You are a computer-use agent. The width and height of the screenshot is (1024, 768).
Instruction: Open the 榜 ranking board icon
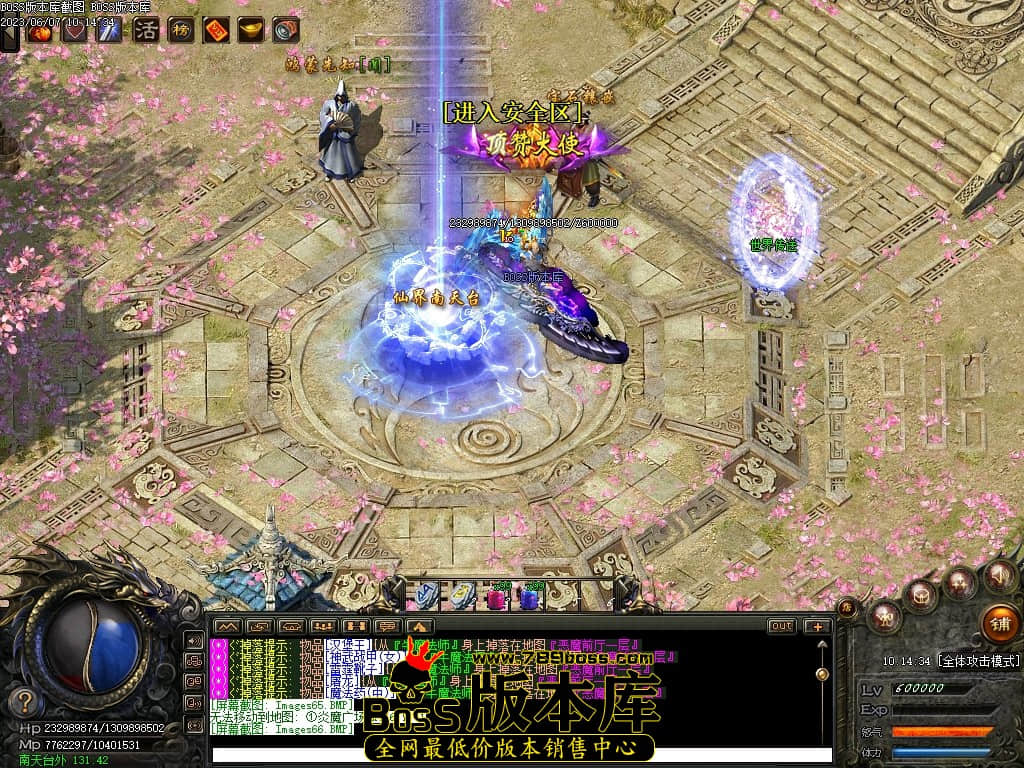coord(181,30)
